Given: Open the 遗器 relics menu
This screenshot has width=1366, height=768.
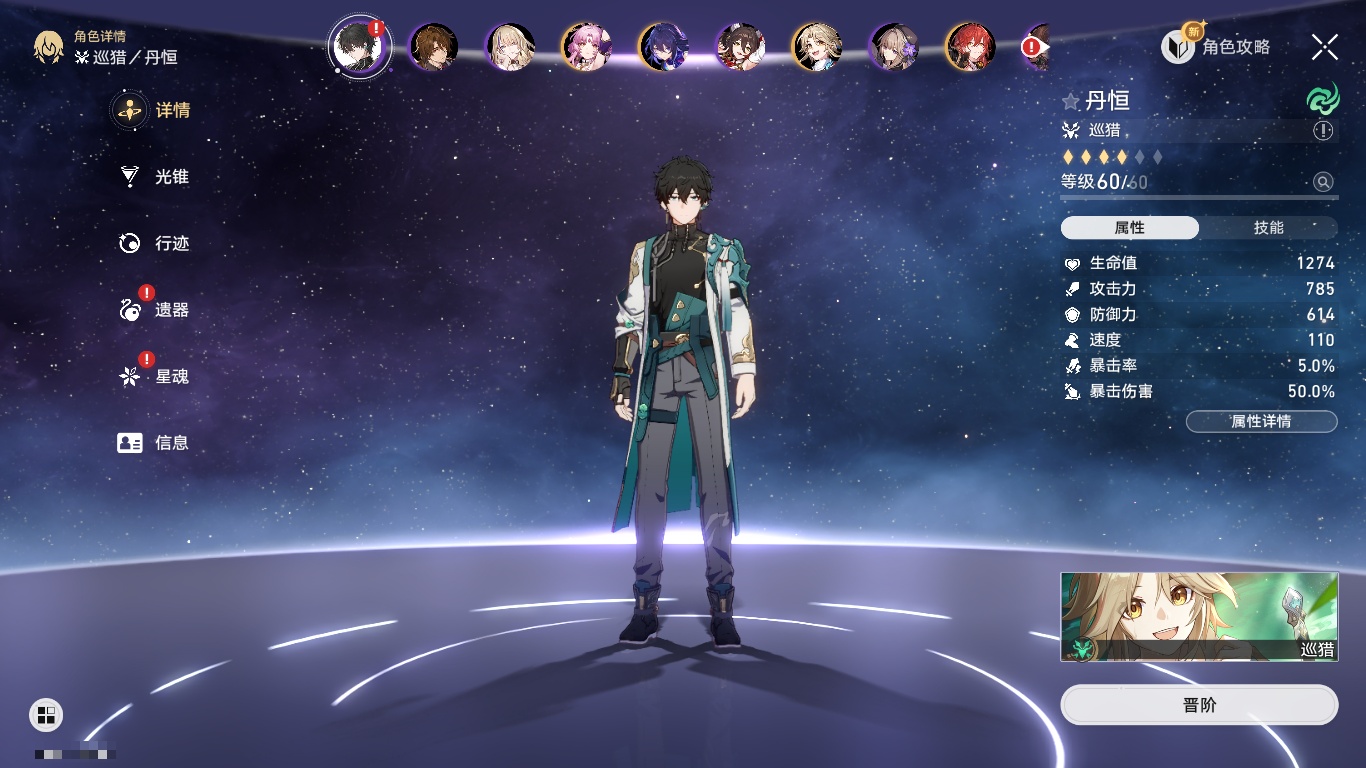Looking at the screenshot, I should (155, 310).
